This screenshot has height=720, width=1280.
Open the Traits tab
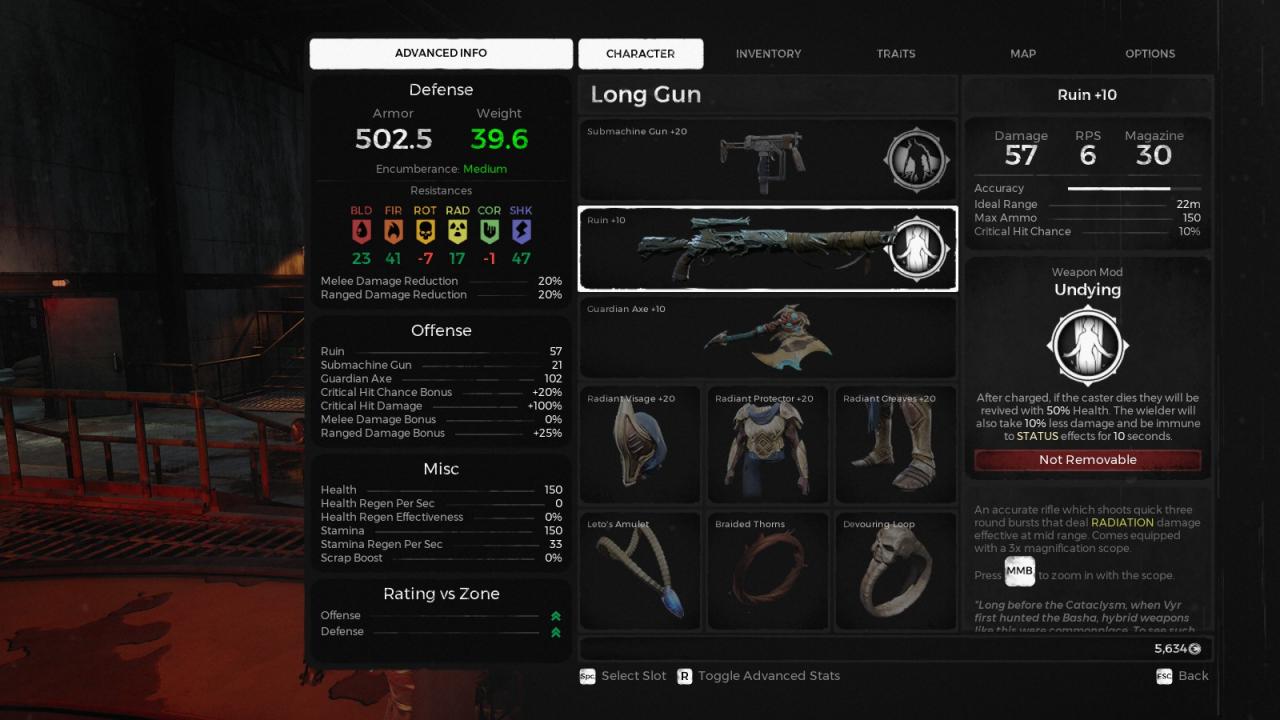(896, 54)
